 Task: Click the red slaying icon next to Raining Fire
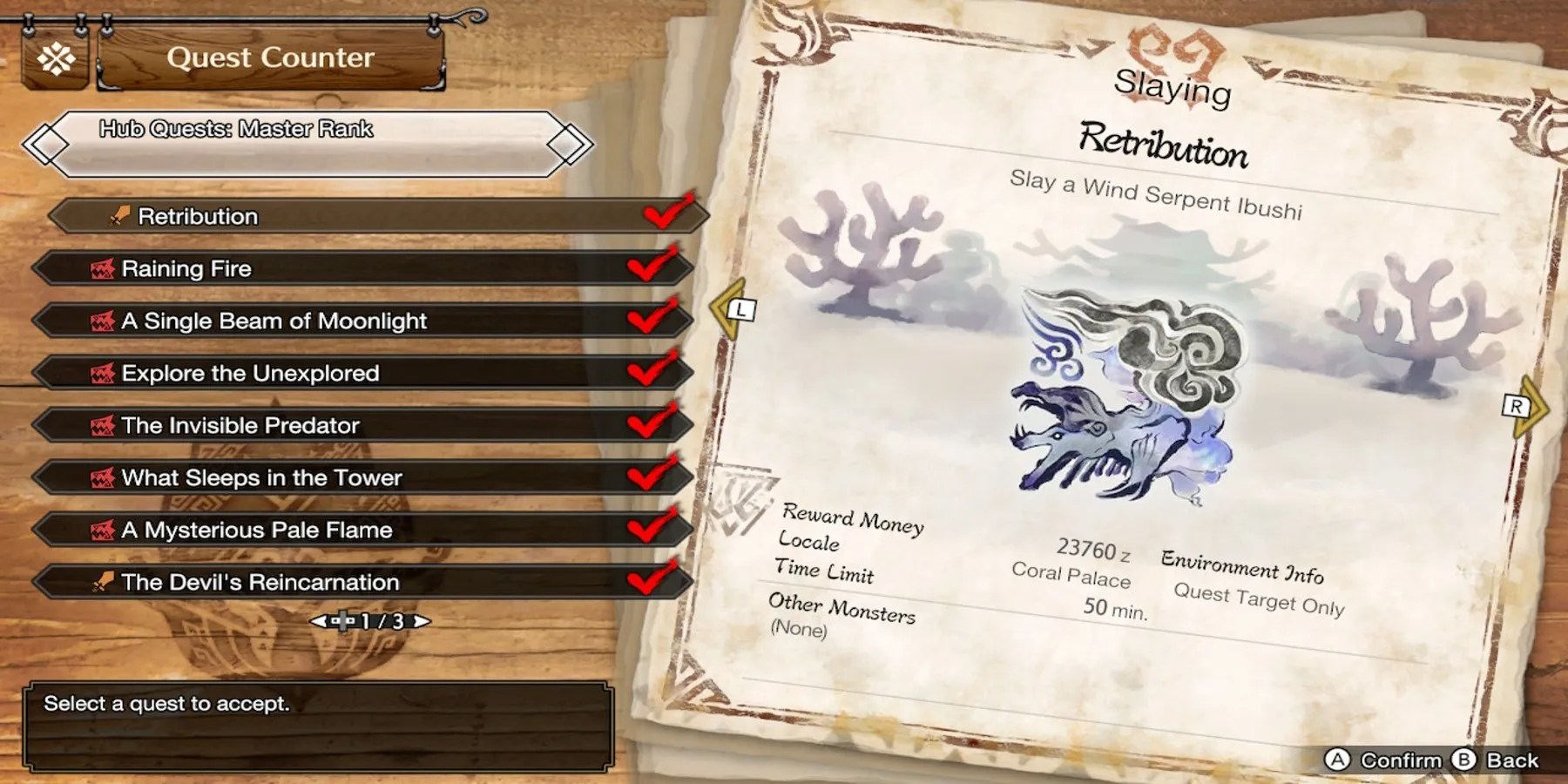tap(102, 267)
